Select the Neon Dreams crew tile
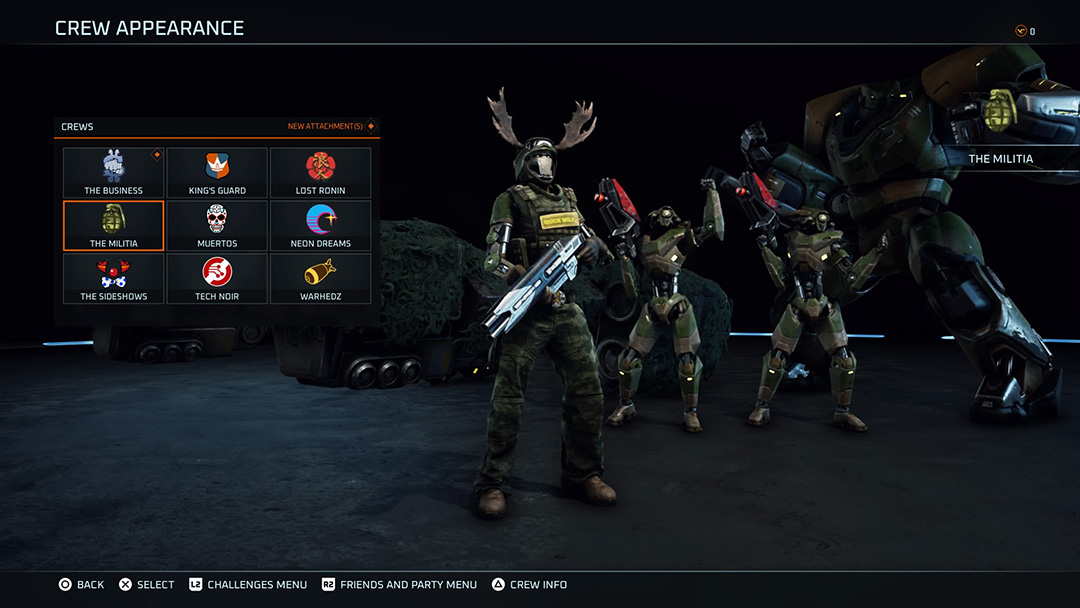The height and width of the screenshot is (608, 1080). click(320, 226)
